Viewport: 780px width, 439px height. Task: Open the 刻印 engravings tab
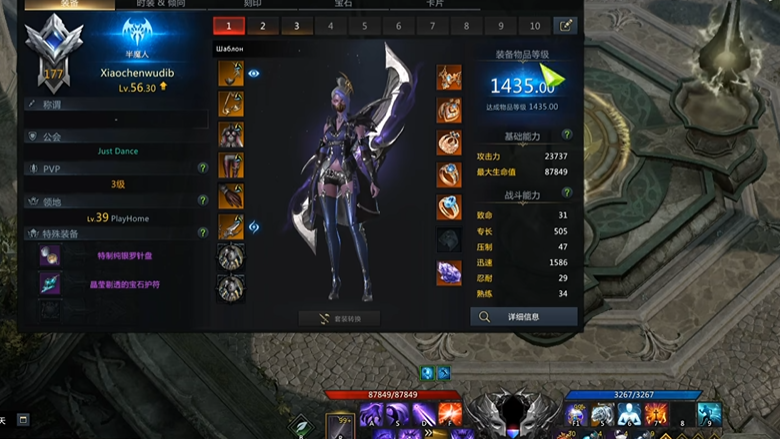(251, 4)
